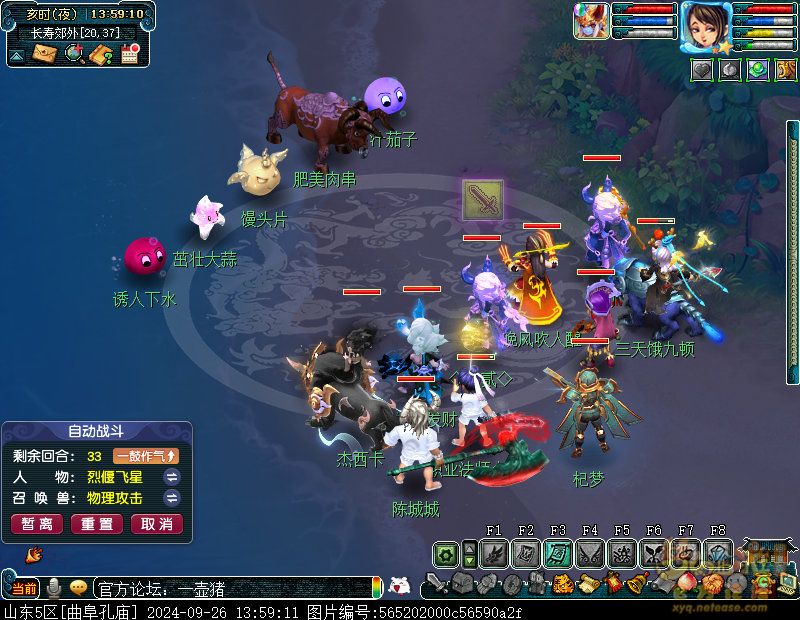Viewport: 800px width, 620px height.
Task: Open the green gear settings button
Action: pyautogui.click(x=446, y=553)
